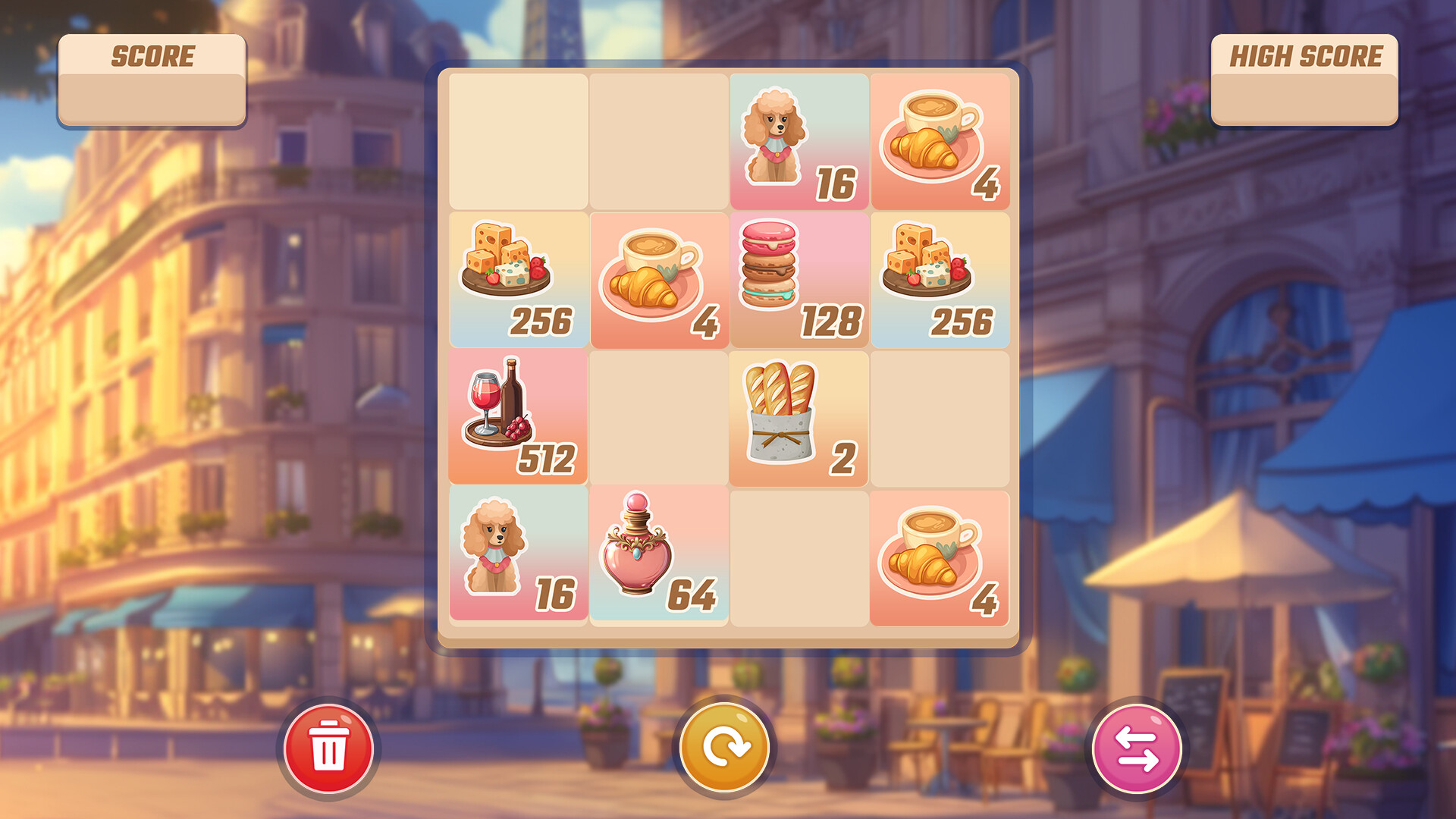Select the poodle tile valued 16 at top
The height and width of the screenshot is (819, 1456).
pyautogui.click(x=799, y=140)
